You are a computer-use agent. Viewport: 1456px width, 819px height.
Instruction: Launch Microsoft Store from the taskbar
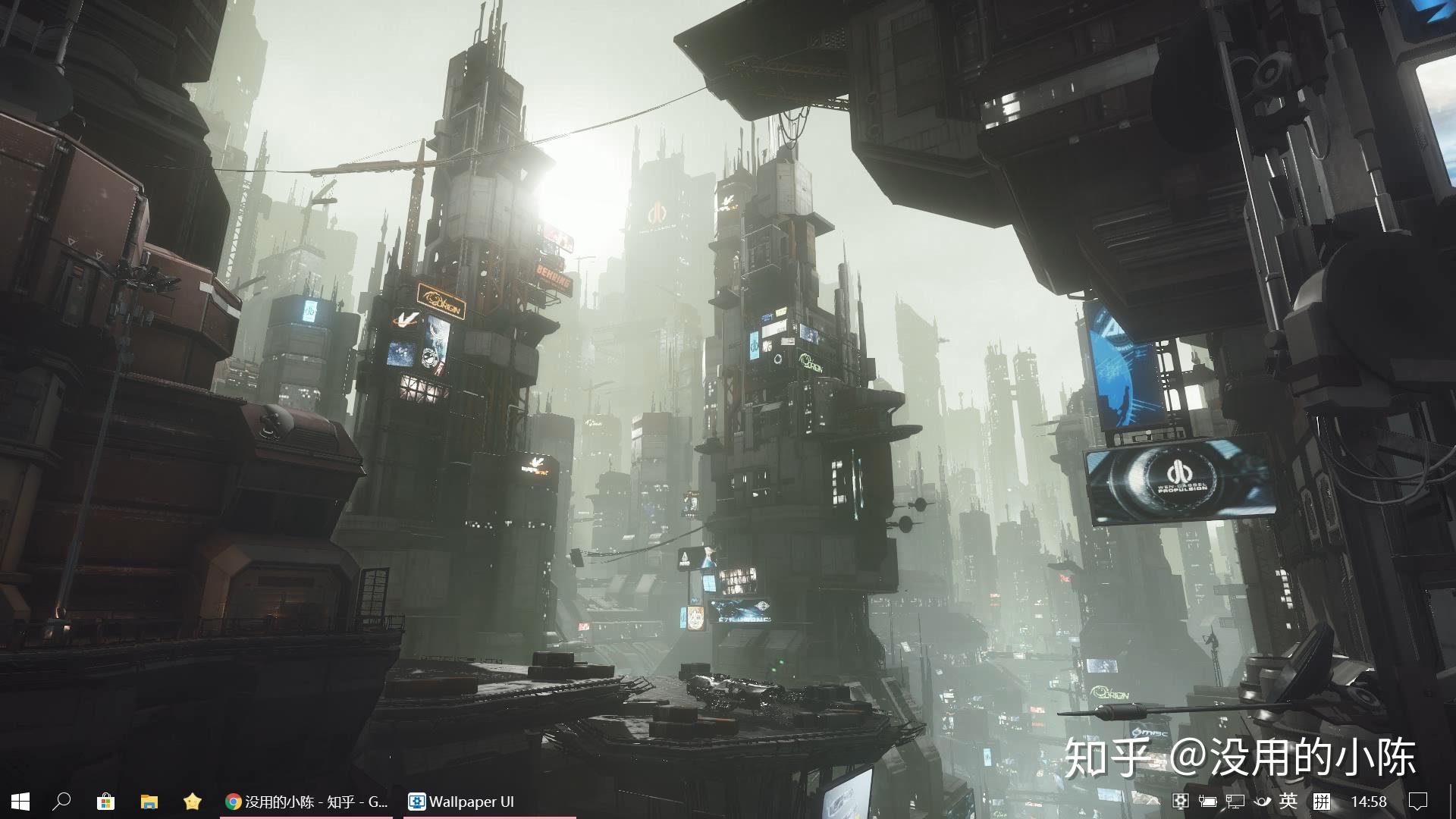point(105,802)
